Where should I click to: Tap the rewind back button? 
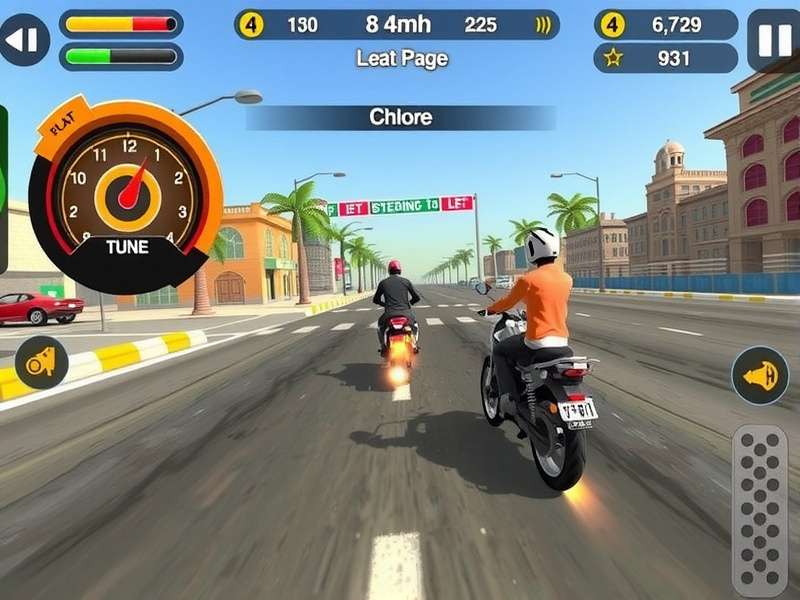24,40
